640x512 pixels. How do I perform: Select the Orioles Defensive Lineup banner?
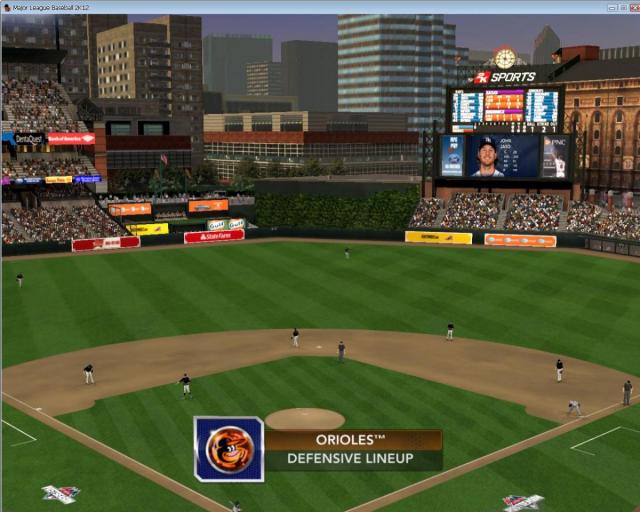click(352, 450)
